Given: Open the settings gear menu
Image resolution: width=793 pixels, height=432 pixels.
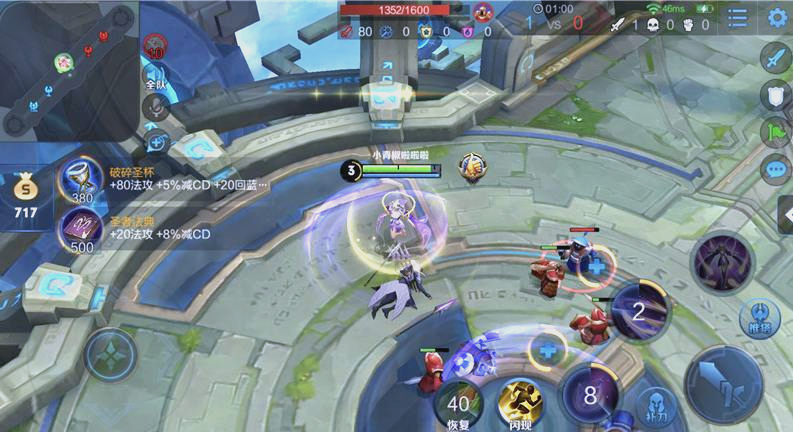Looking at the screenshot, I should coord(777,17).
